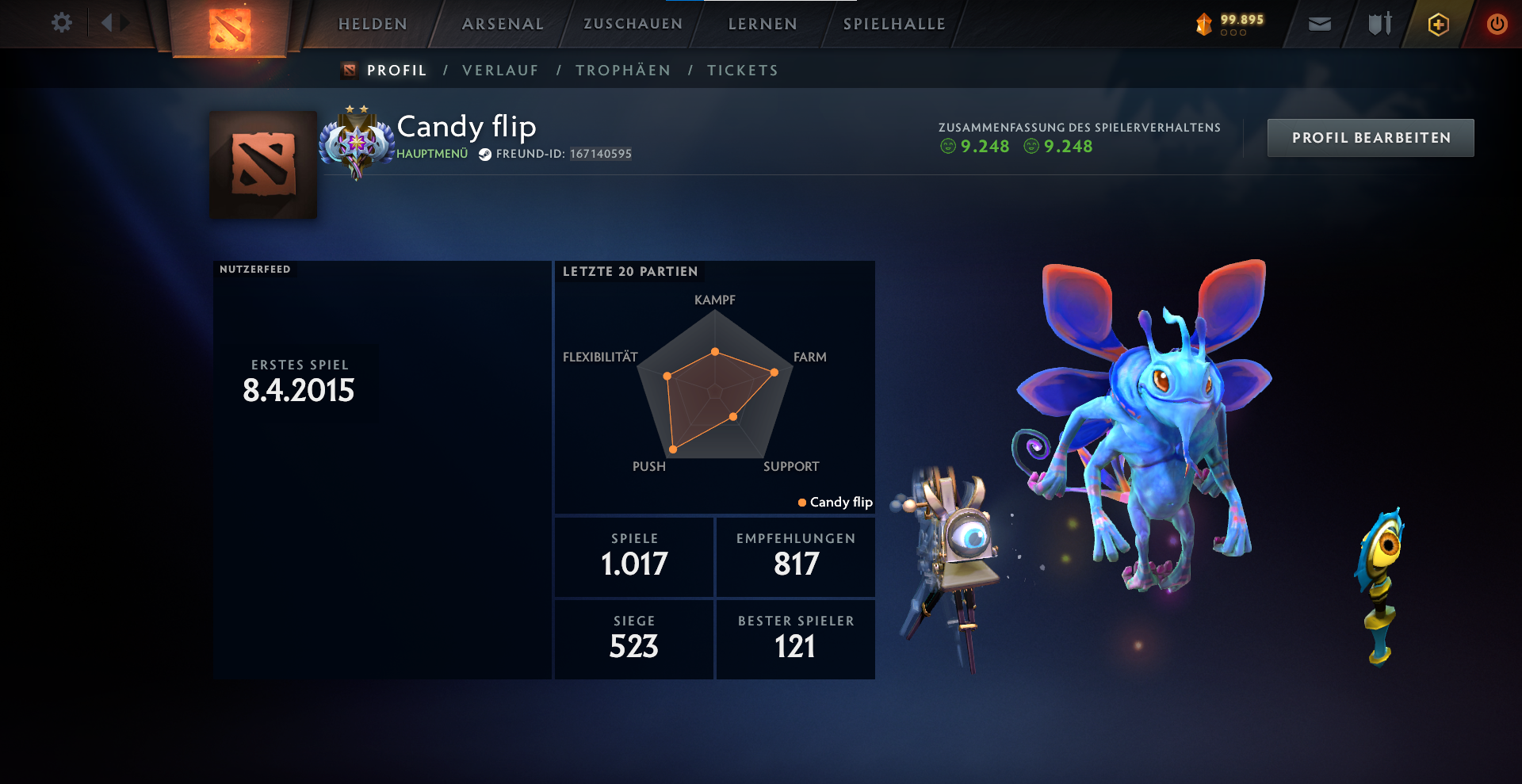Click the back navigation arrow

coord(107,23)
